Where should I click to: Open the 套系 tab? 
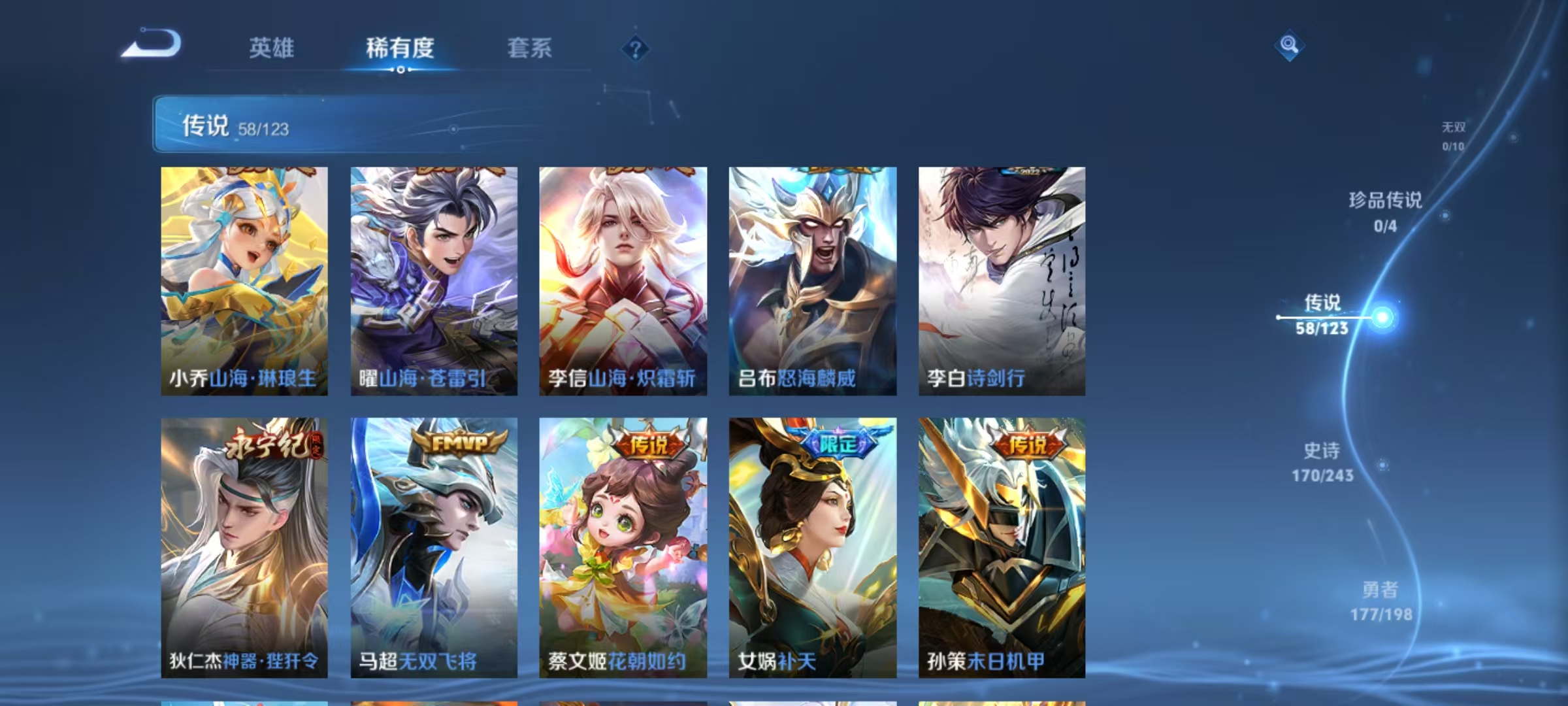click(529, 48)
